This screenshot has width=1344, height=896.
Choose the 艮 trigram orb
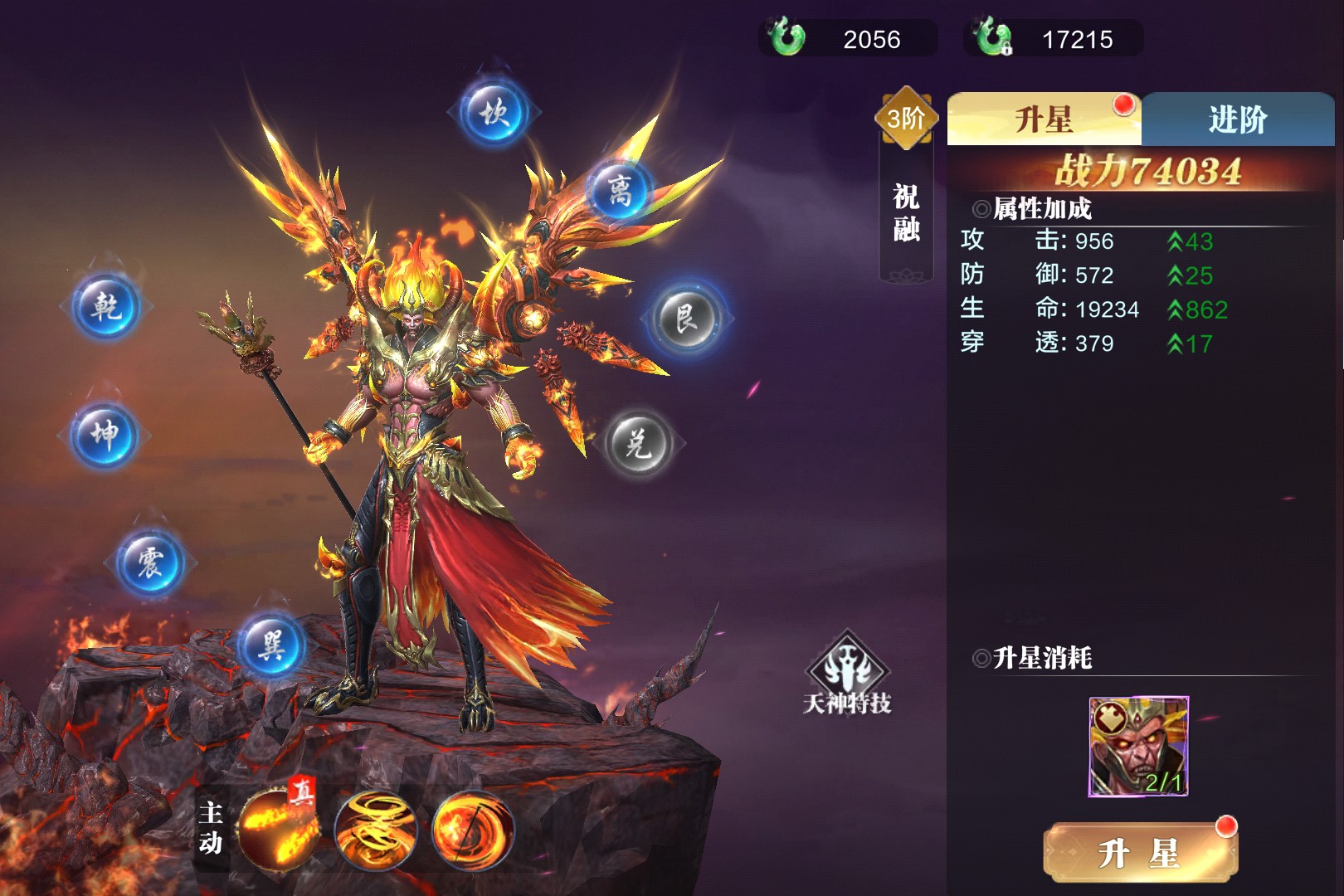686,319
